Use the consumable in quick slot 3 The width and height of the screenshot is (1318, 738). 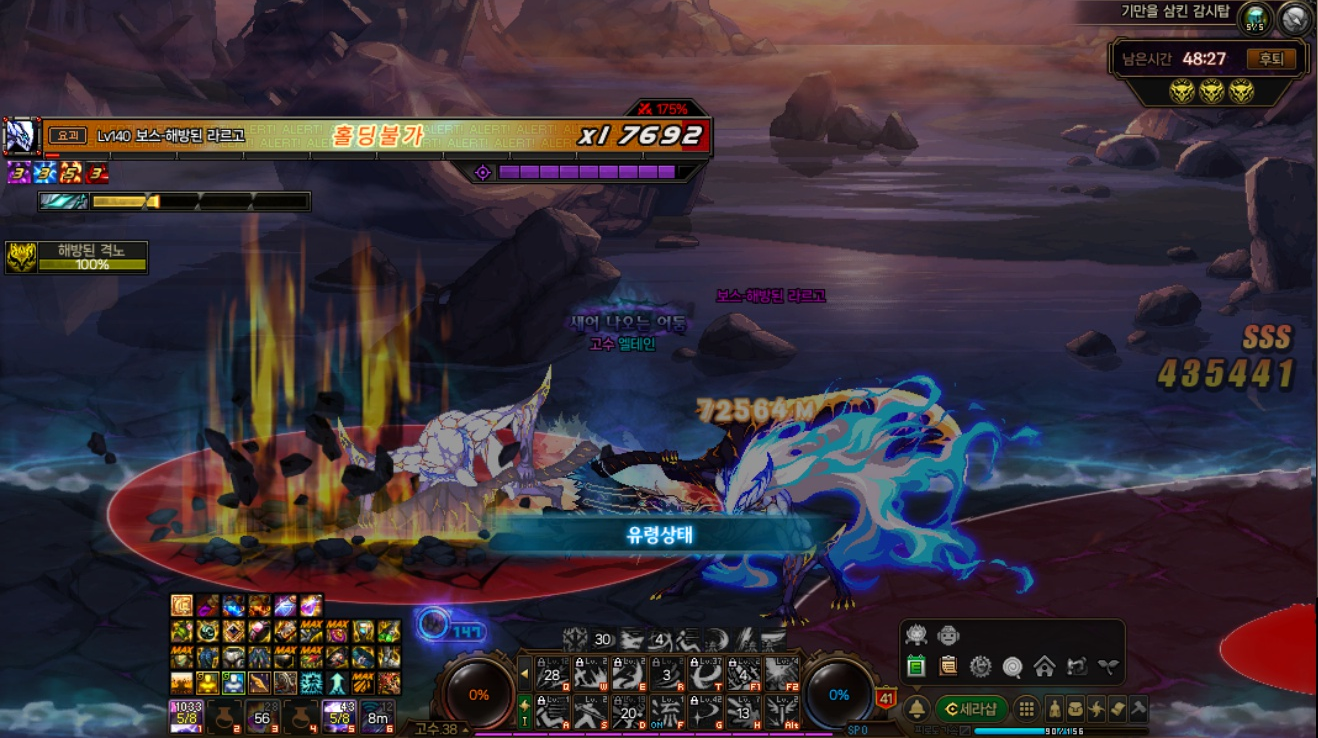[262, 716]
